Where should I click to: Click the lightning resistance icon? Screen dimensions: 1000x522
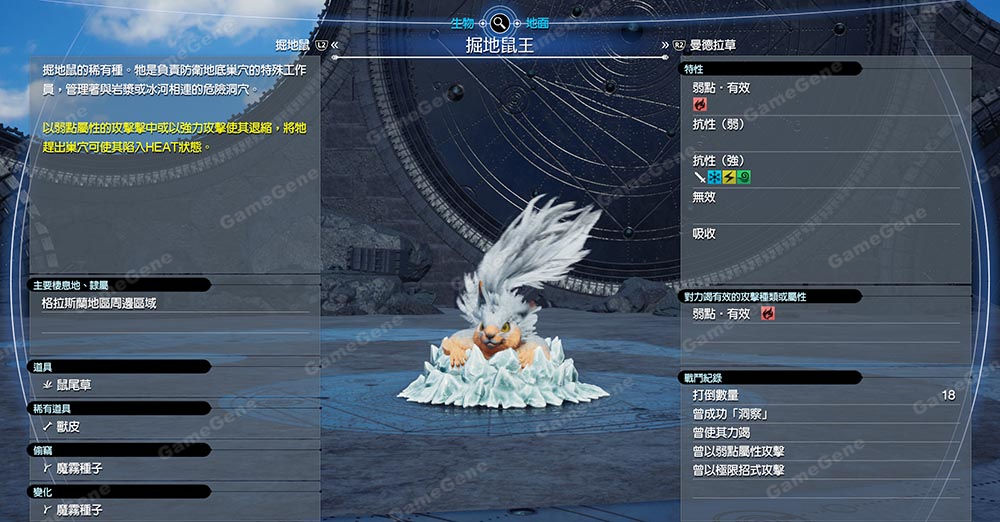coord(729,177)
